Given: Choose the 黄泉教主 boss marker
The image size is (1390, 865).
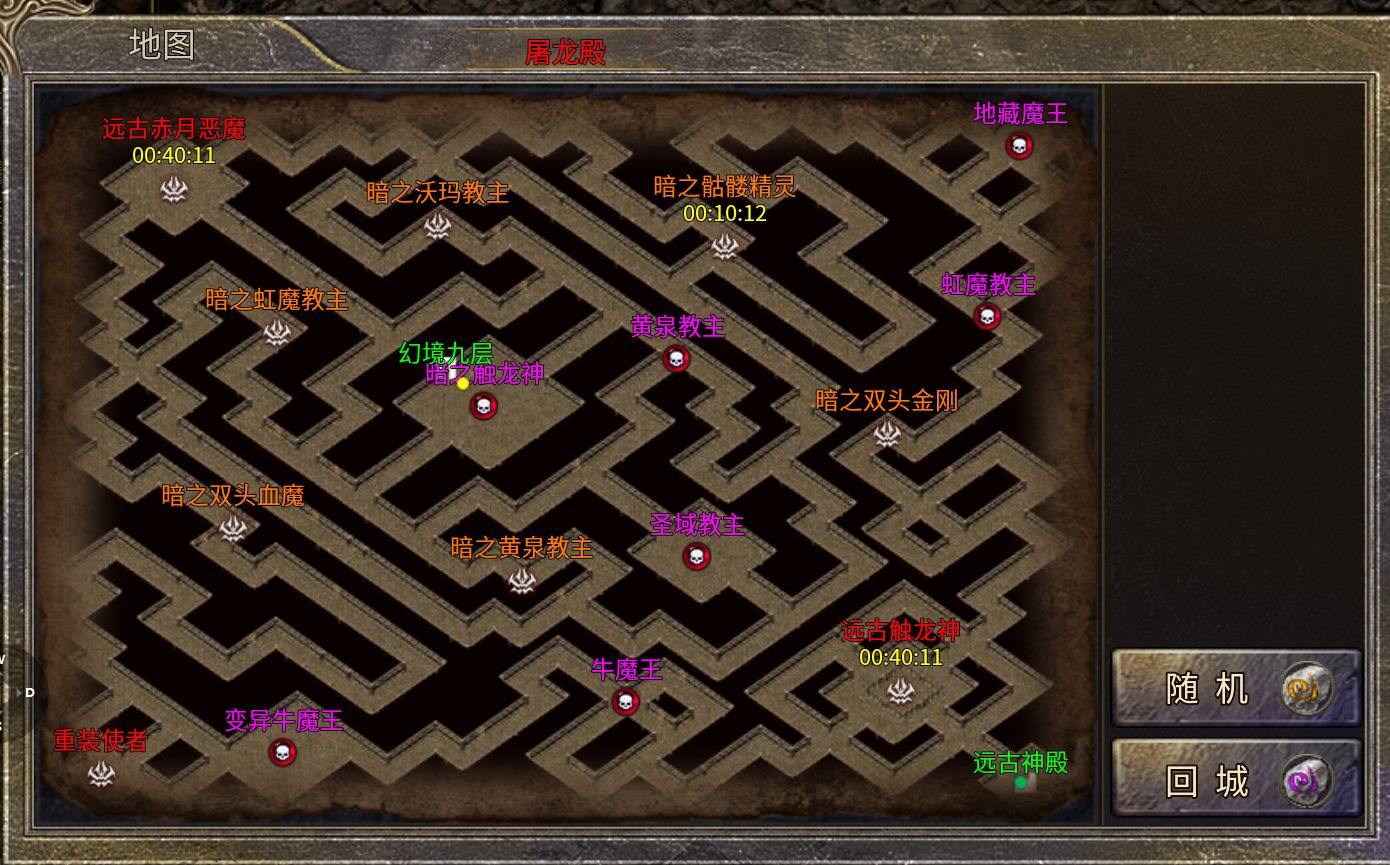Looking at the screenshot, I should coord(676,359).
